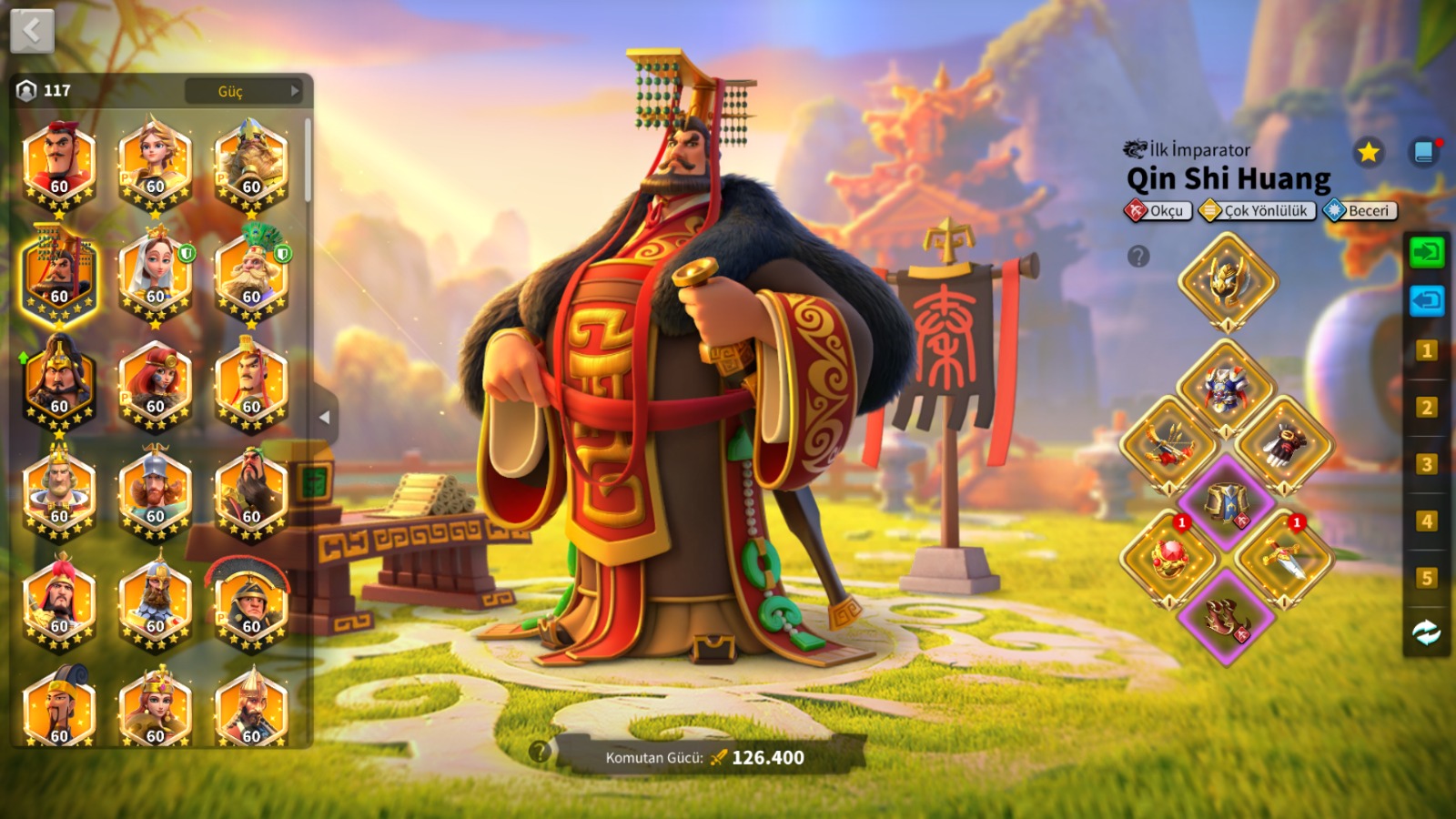Screen dimensions: 1456x819
Task: Go back using the top-left arrow
Action: point(32,31)
